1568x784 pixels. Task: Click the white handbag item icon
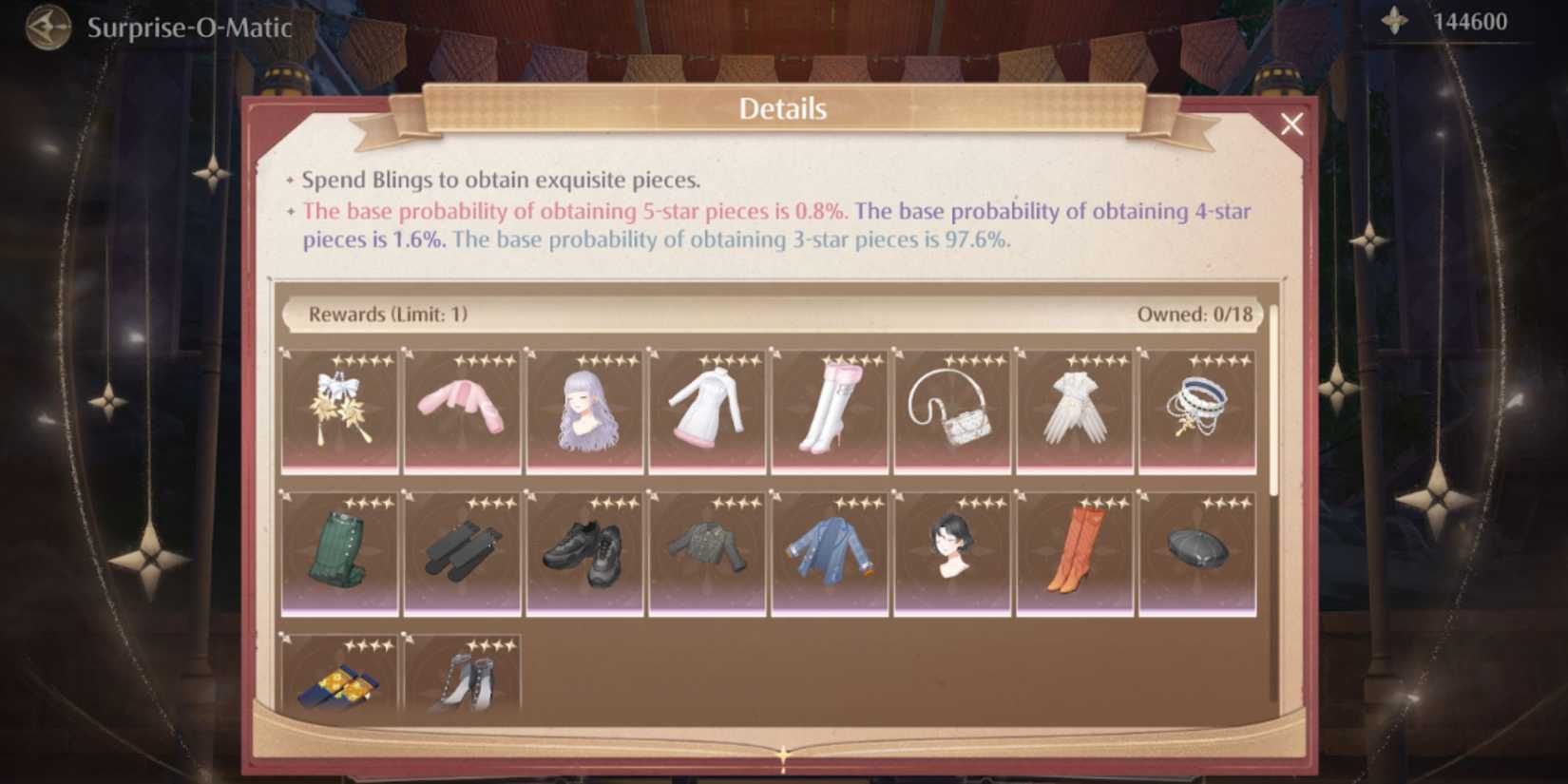952,409
